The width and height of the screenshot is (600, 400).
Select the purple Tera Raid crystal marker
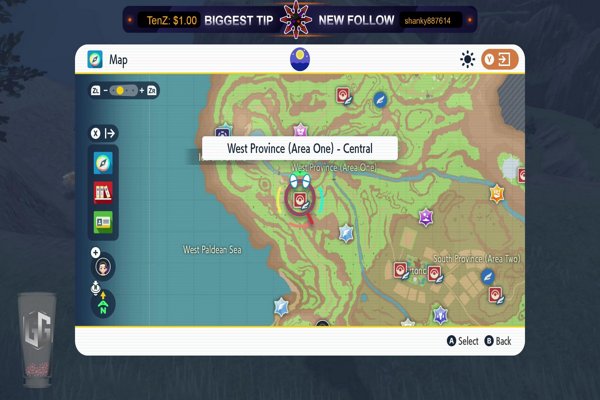(426, 216)
